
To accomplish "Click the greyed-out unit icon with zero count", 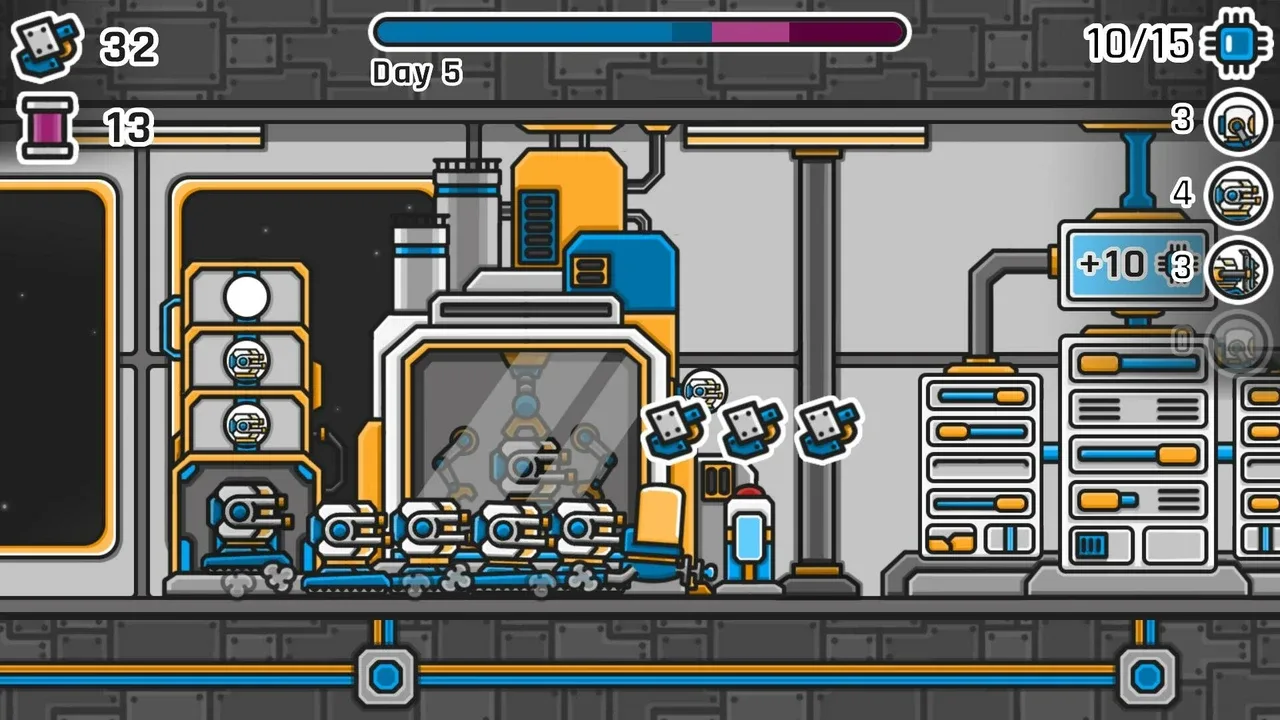I will pyautogui.click(x=1237, y=343).
